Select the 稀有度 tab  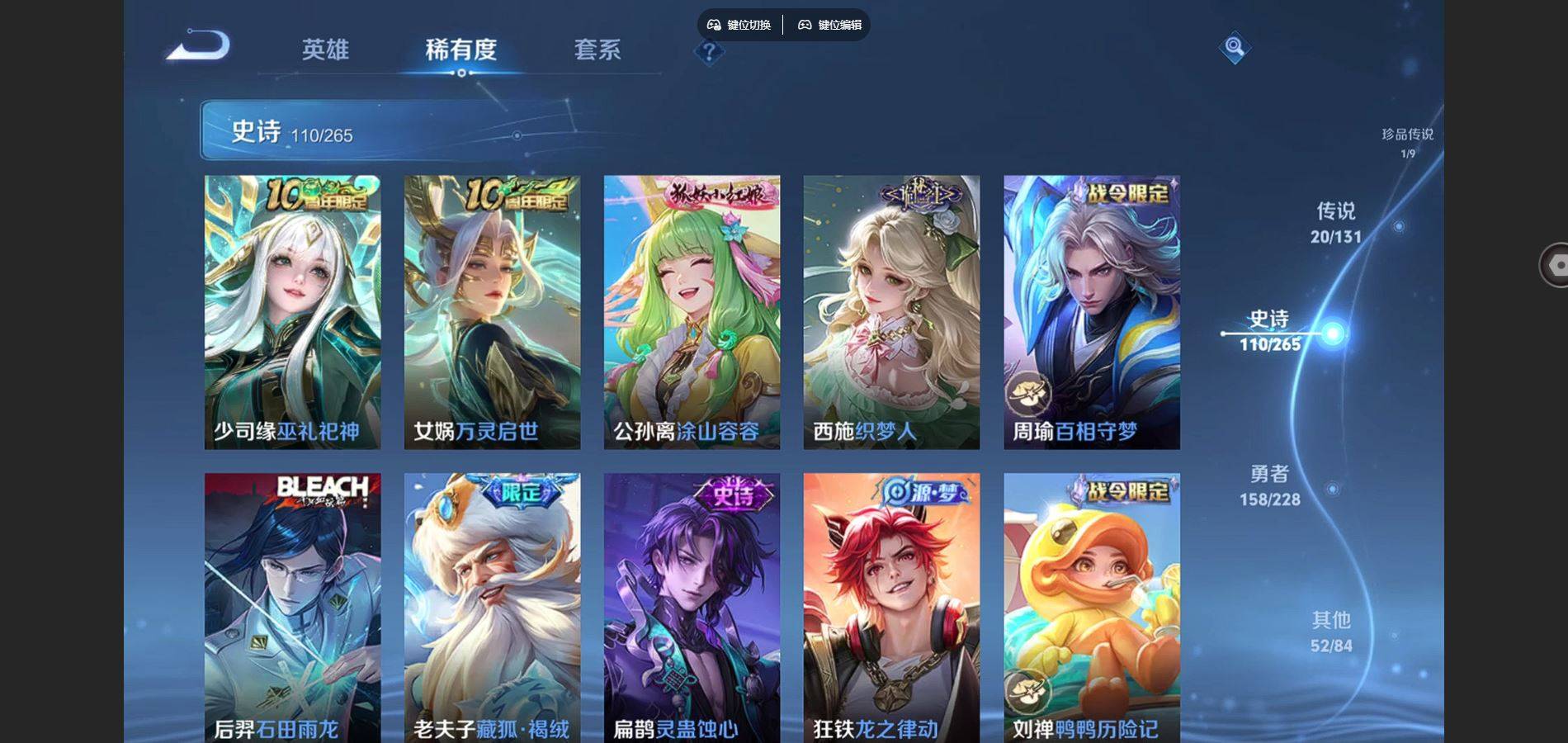460,50
